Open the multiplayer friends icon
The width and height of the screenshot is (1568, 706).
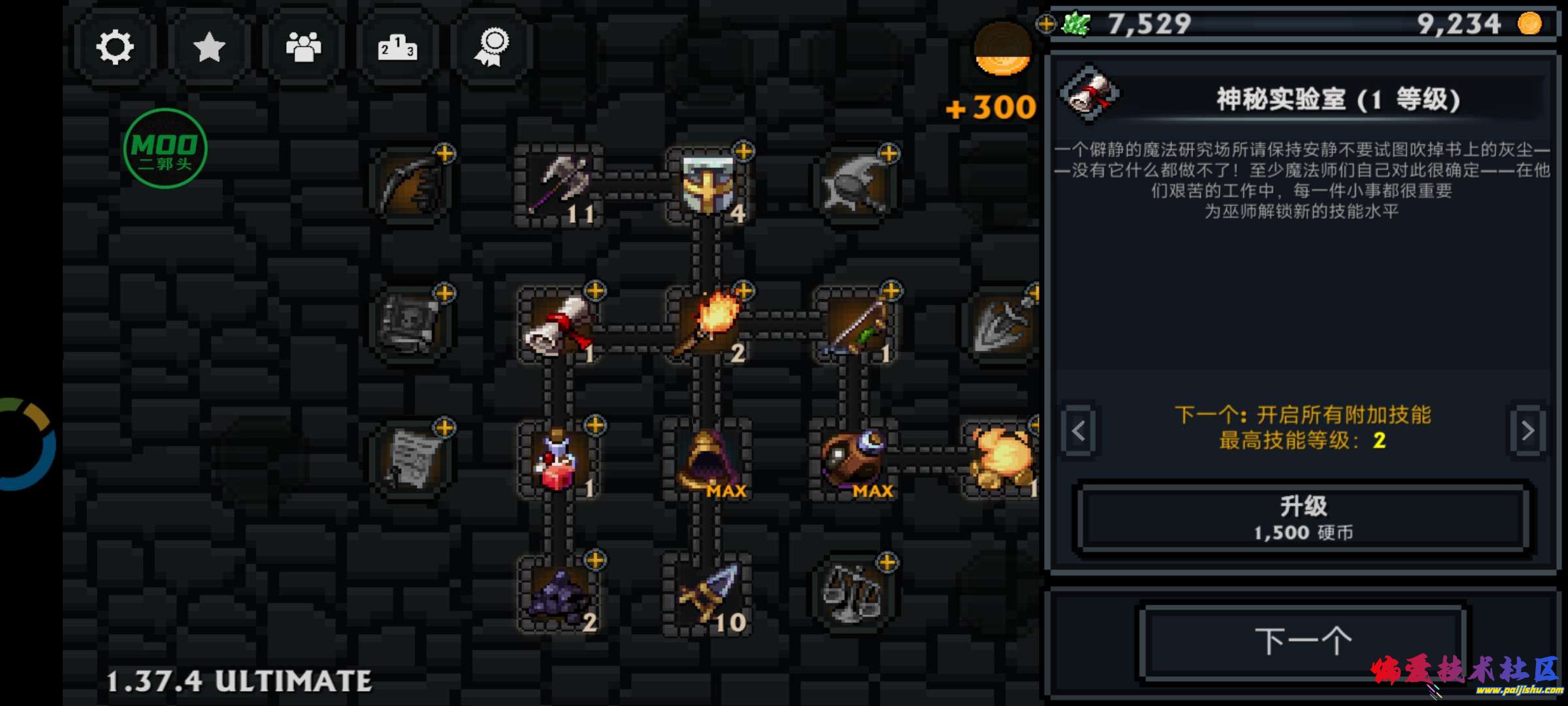click(x=302, y=46)
